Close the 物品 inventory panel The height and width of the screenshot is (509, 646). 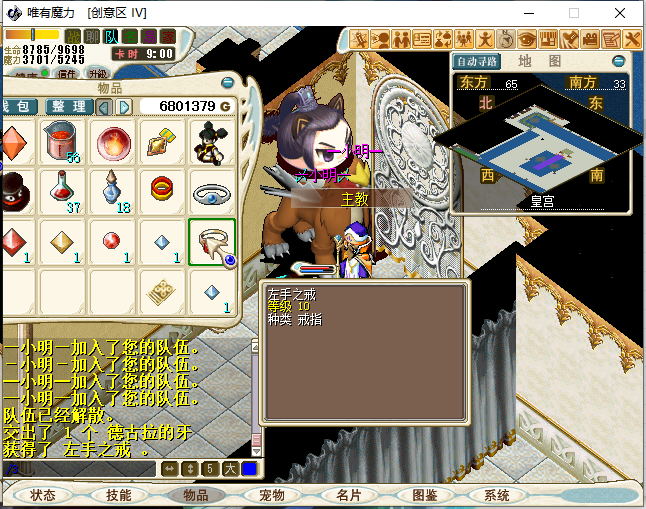(x=228, y=83)
